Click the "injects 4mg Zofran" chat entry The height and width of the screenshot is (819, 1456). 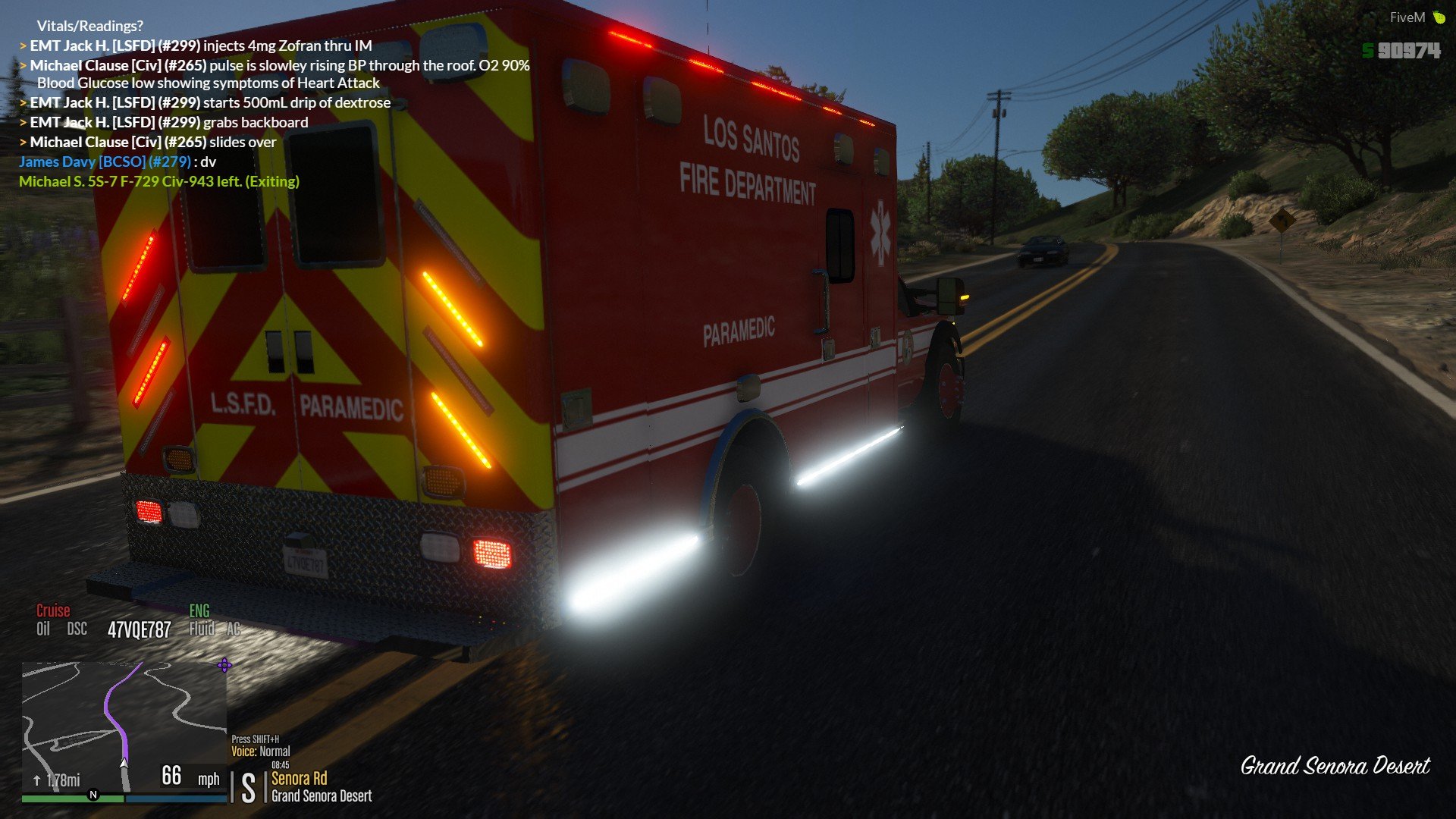(x=196, y=45)
